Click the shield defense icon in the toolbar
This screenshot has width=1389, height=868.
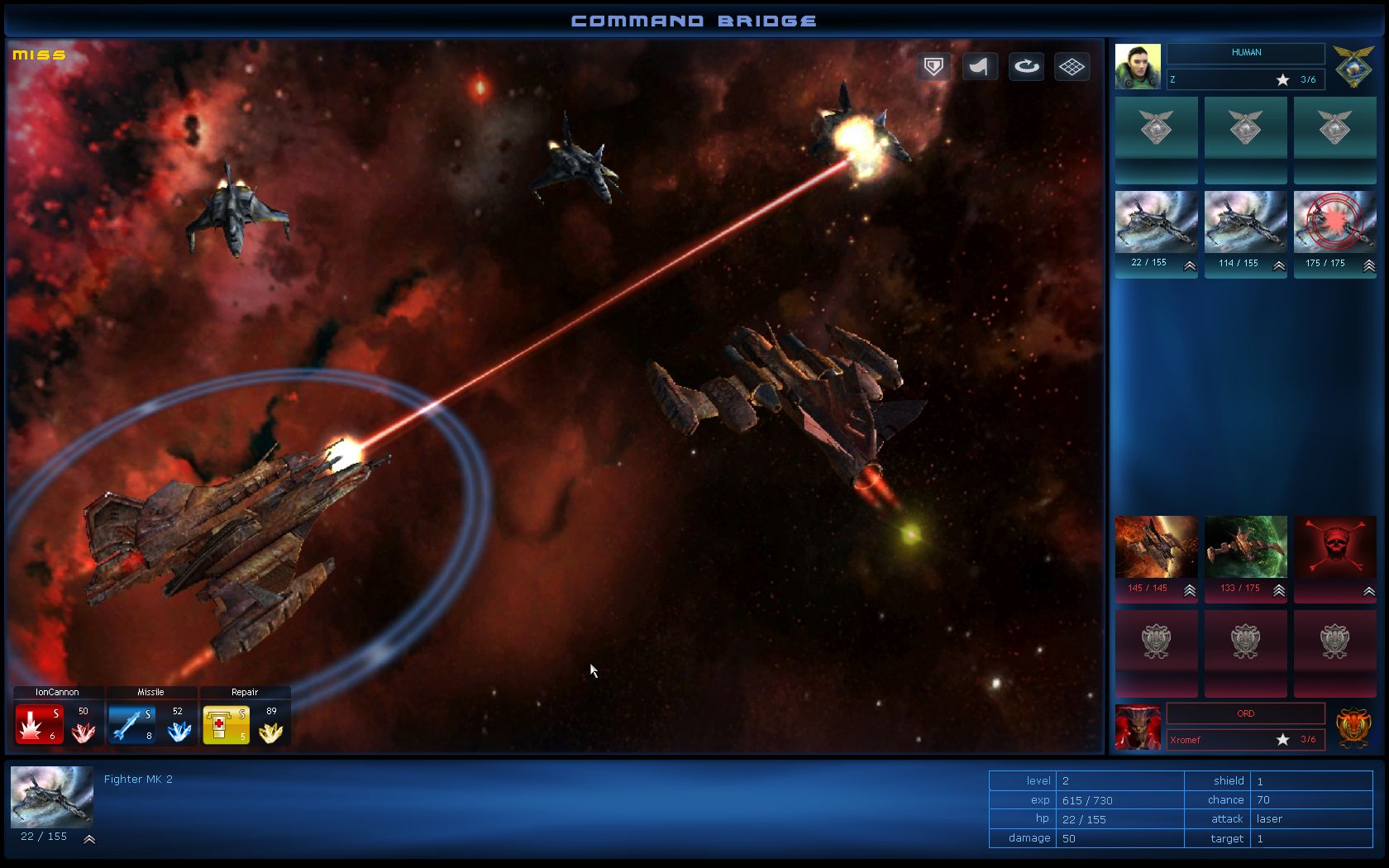pyautogui.click(x=933, y=66)
